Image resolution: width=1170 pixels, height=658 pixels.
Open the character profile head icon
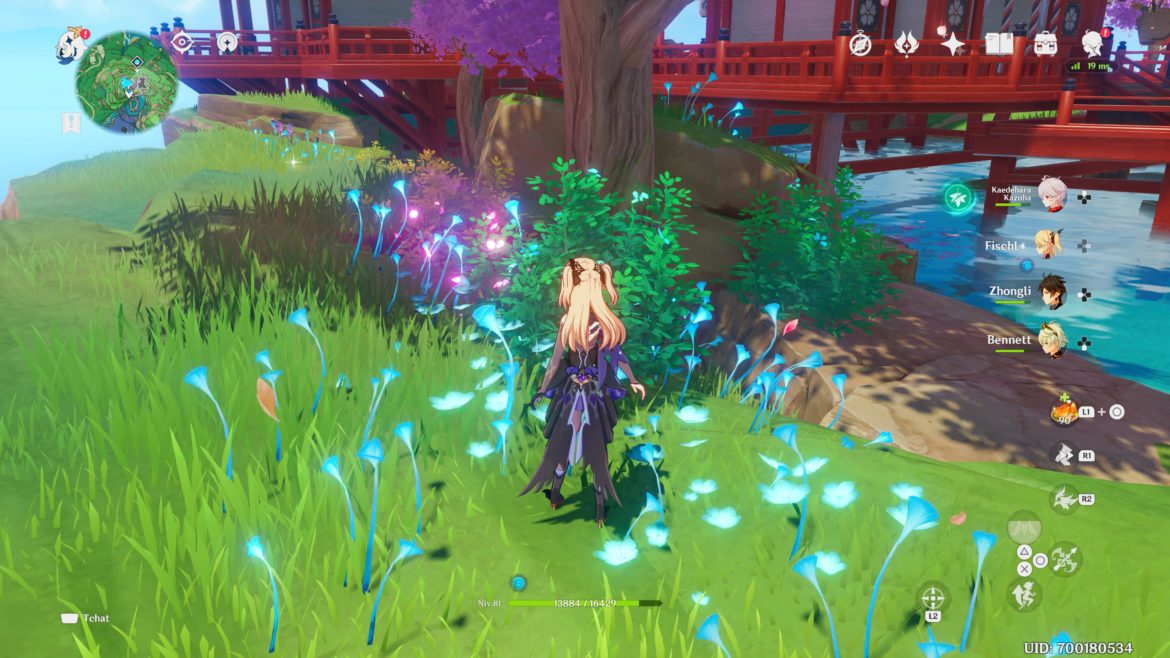point(1092,43)
